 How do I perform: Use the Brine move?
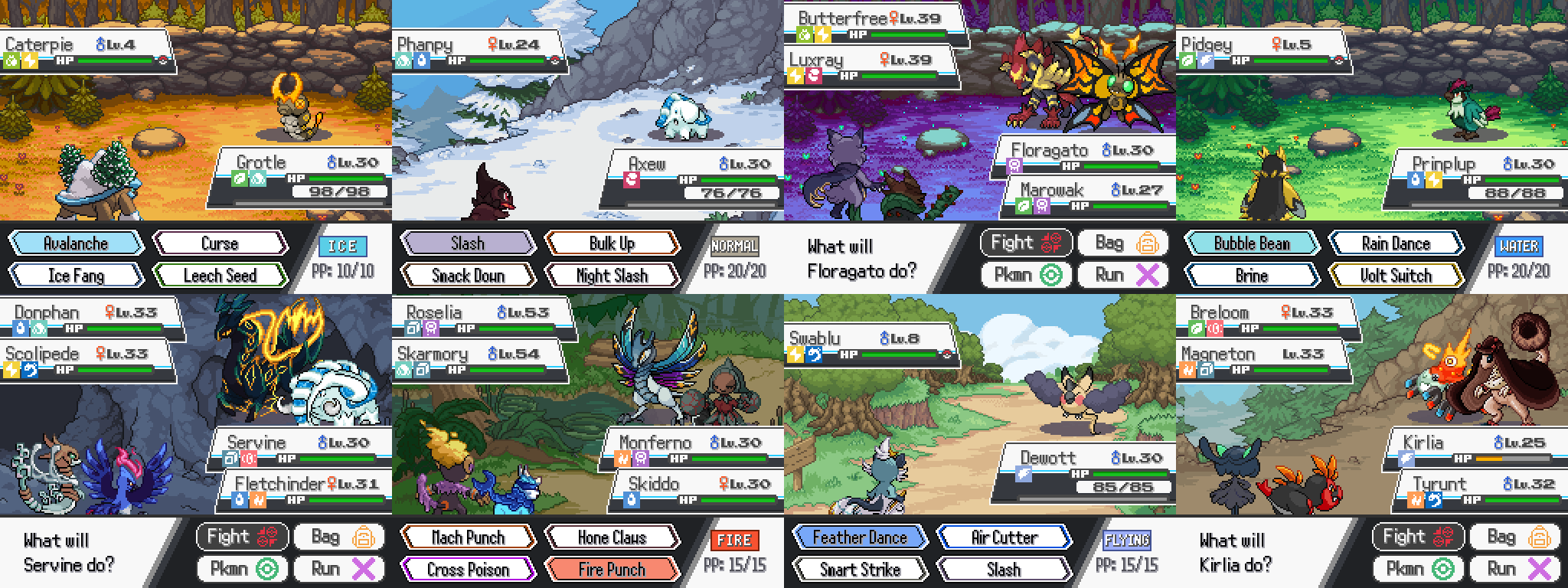pos(1252,276)
